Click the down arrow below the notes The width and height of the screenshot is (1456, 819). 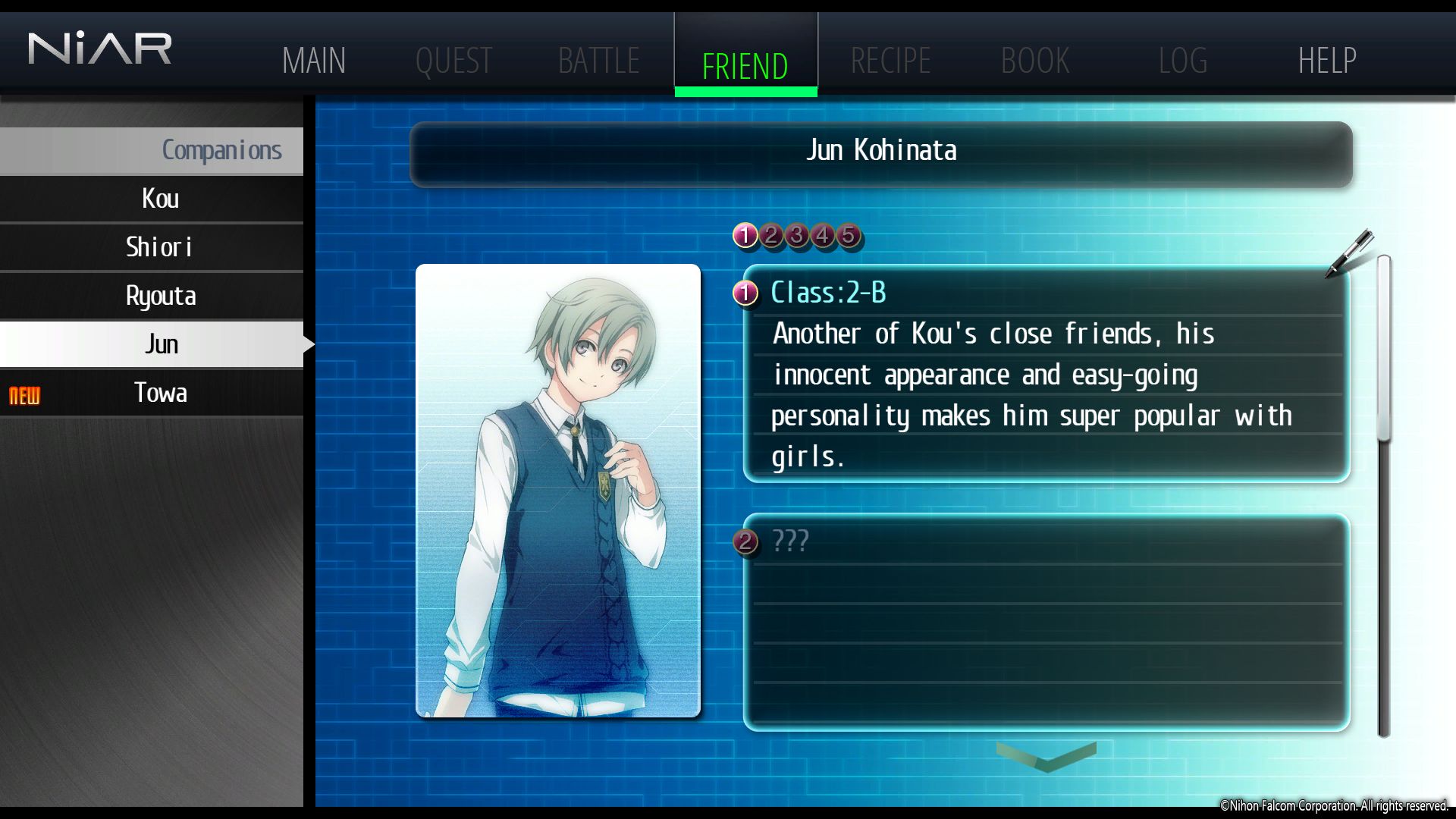(1046, 756)
